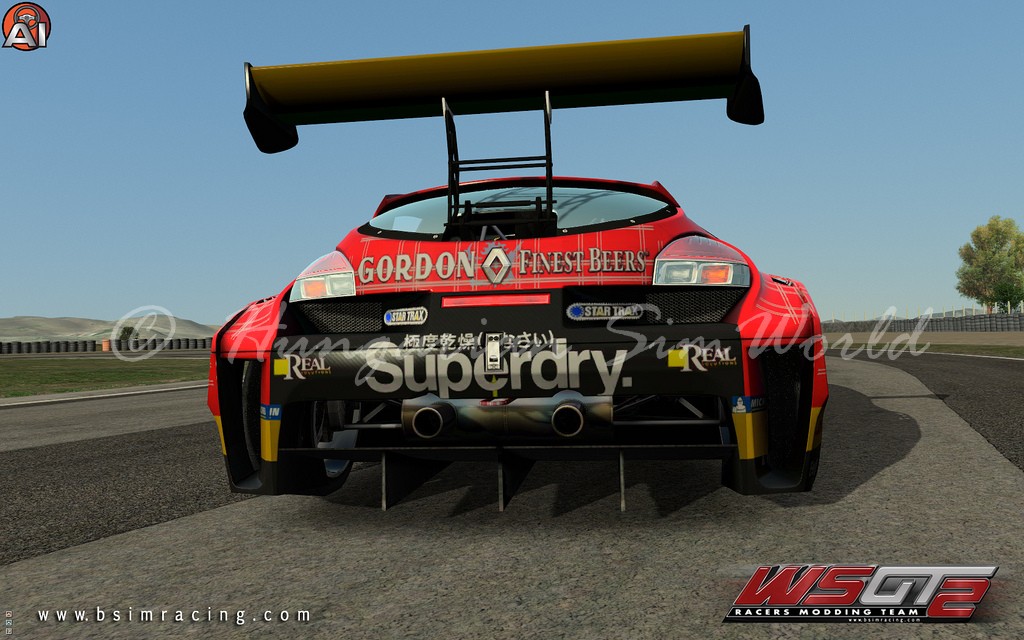Click the AI steering wheel icon
Viewport: 1024px width, 640px height.
click(x=26, y=26)
